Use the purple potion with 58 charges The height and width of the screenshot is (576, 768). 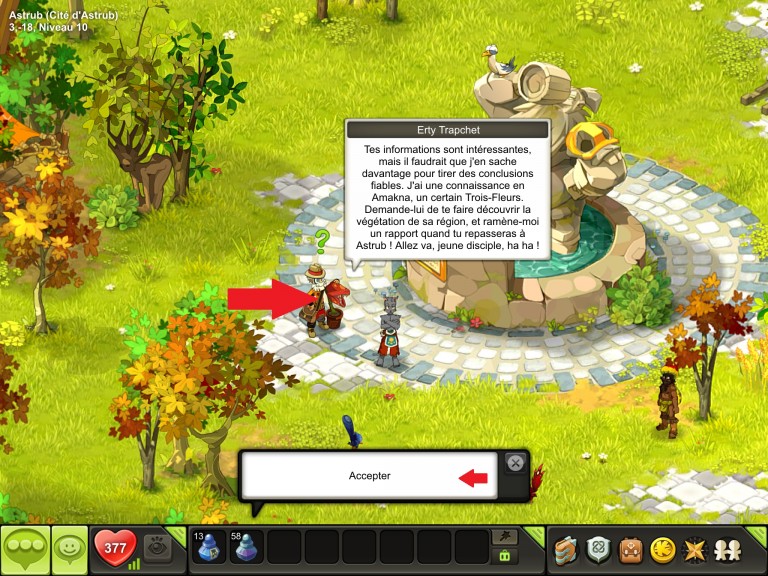tap(247, 548)
